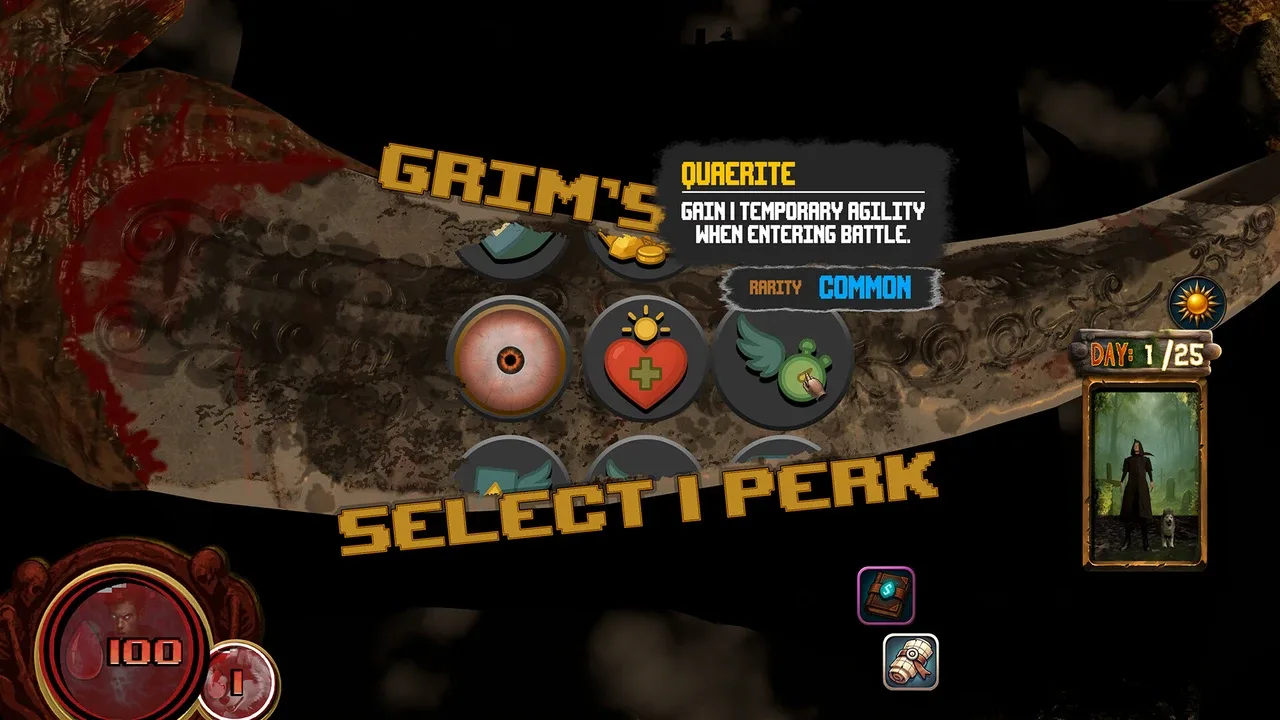The image size is (1280, 720).
Task: Use the bandage roll item
Action: click(910, 662)
